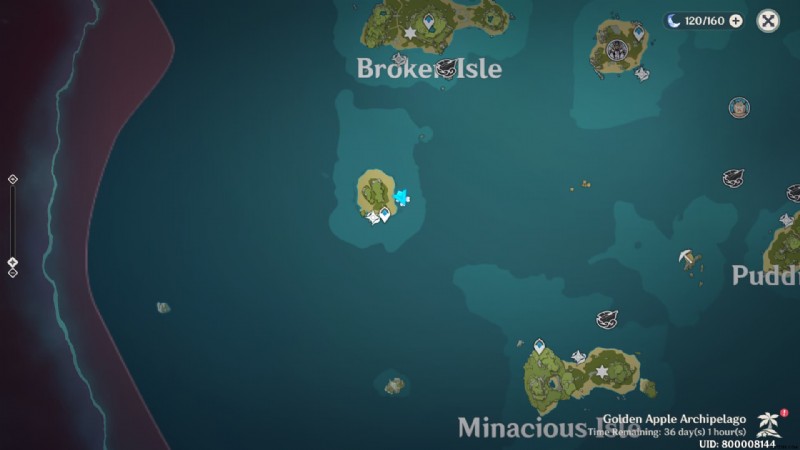The width and height of the screenshot is (800, 450).
Task: Open the Golden Apple Archipelago palm tree icon
Action: point(769,422)
